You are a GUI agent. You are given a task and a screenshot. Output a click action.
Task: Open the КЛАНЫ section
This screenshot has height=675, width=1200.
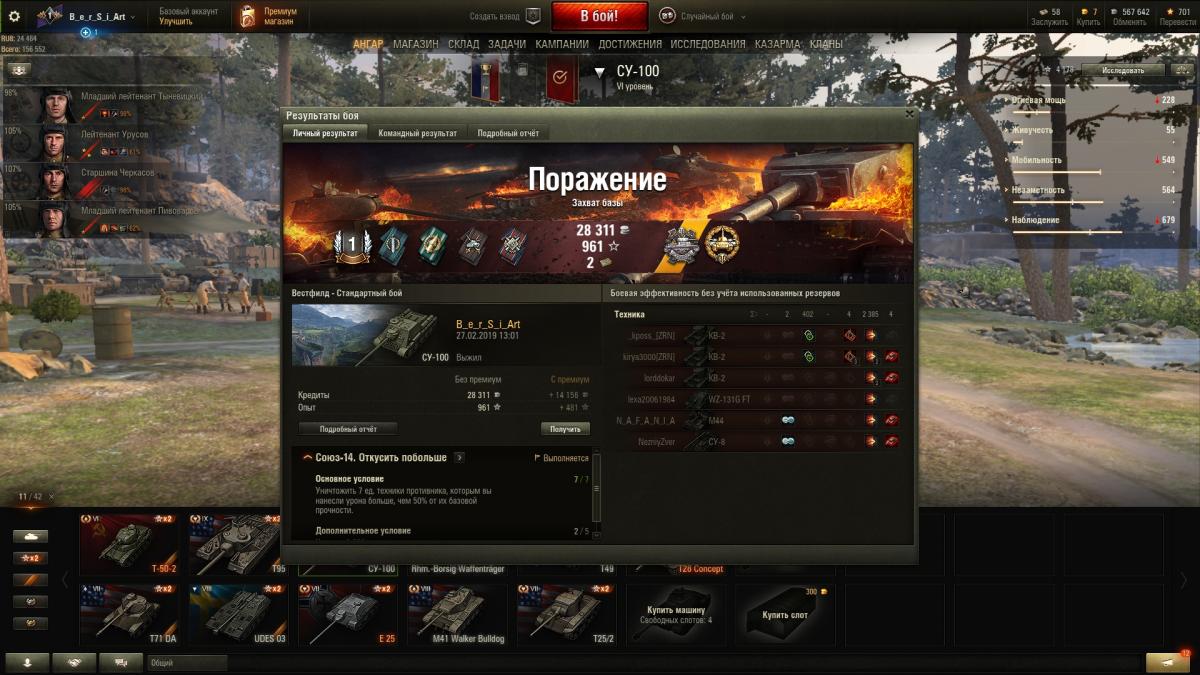tap(826, 45)
